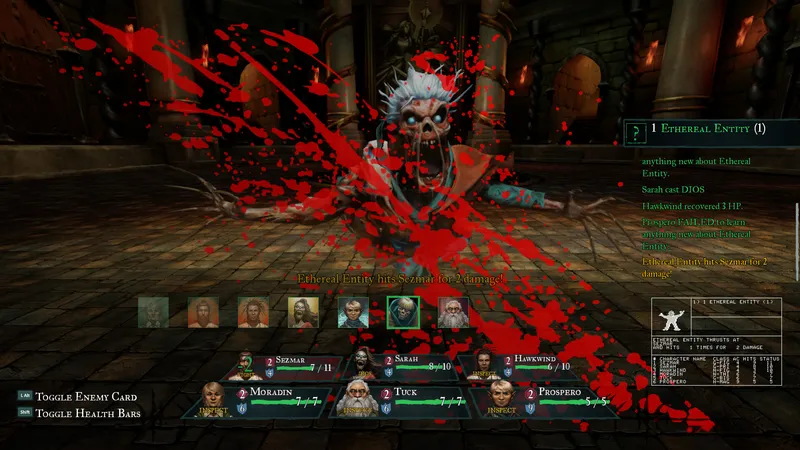The width and height of the screenshot is (800, 450).
Task: Choose Hawkwind's party card
Action: (509, 367)
